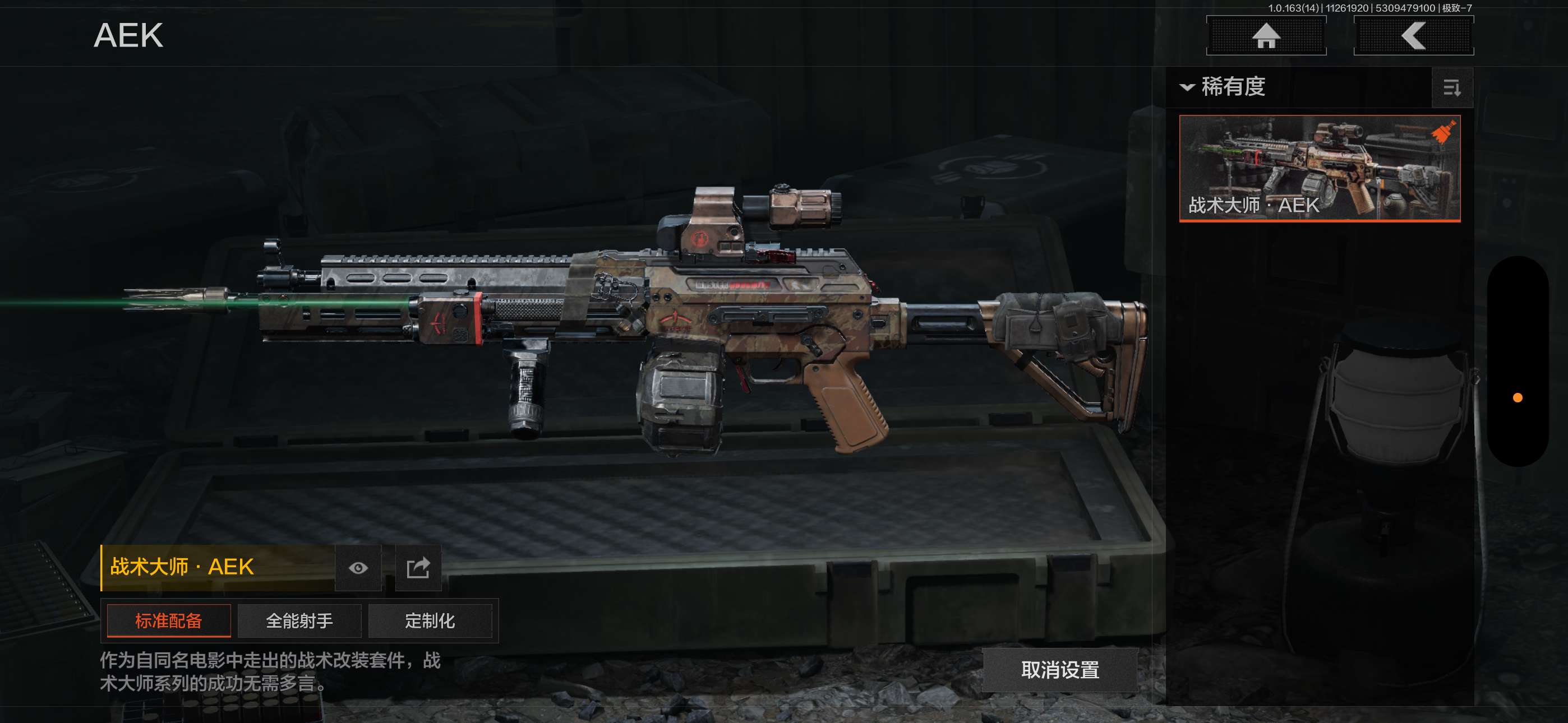
Task: Open the 定制化 tab
Action: [430, 621]
